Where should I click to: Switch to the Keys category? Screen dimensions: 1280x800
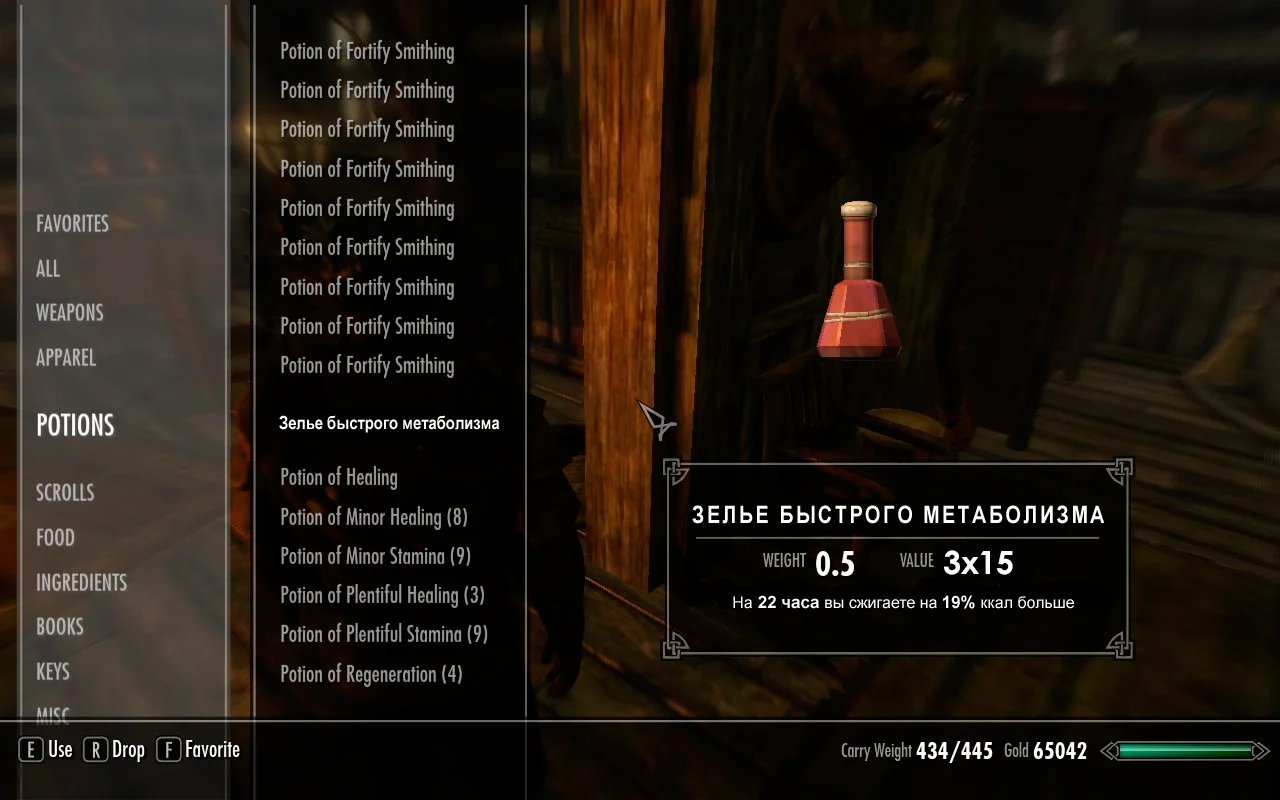(53, 672)
